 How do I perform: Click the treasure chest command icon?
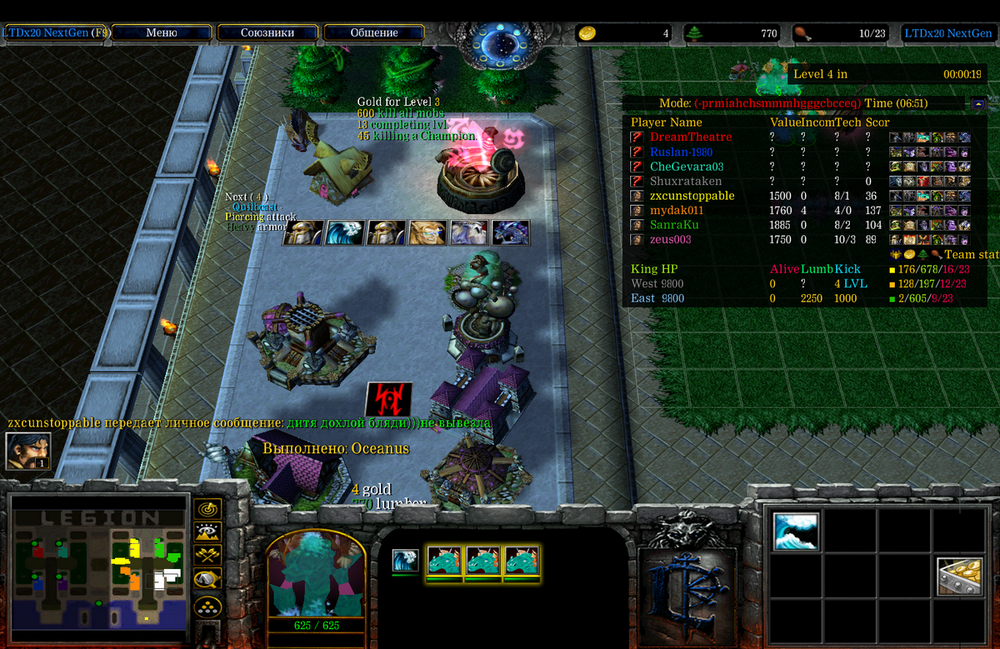[959, 577]
